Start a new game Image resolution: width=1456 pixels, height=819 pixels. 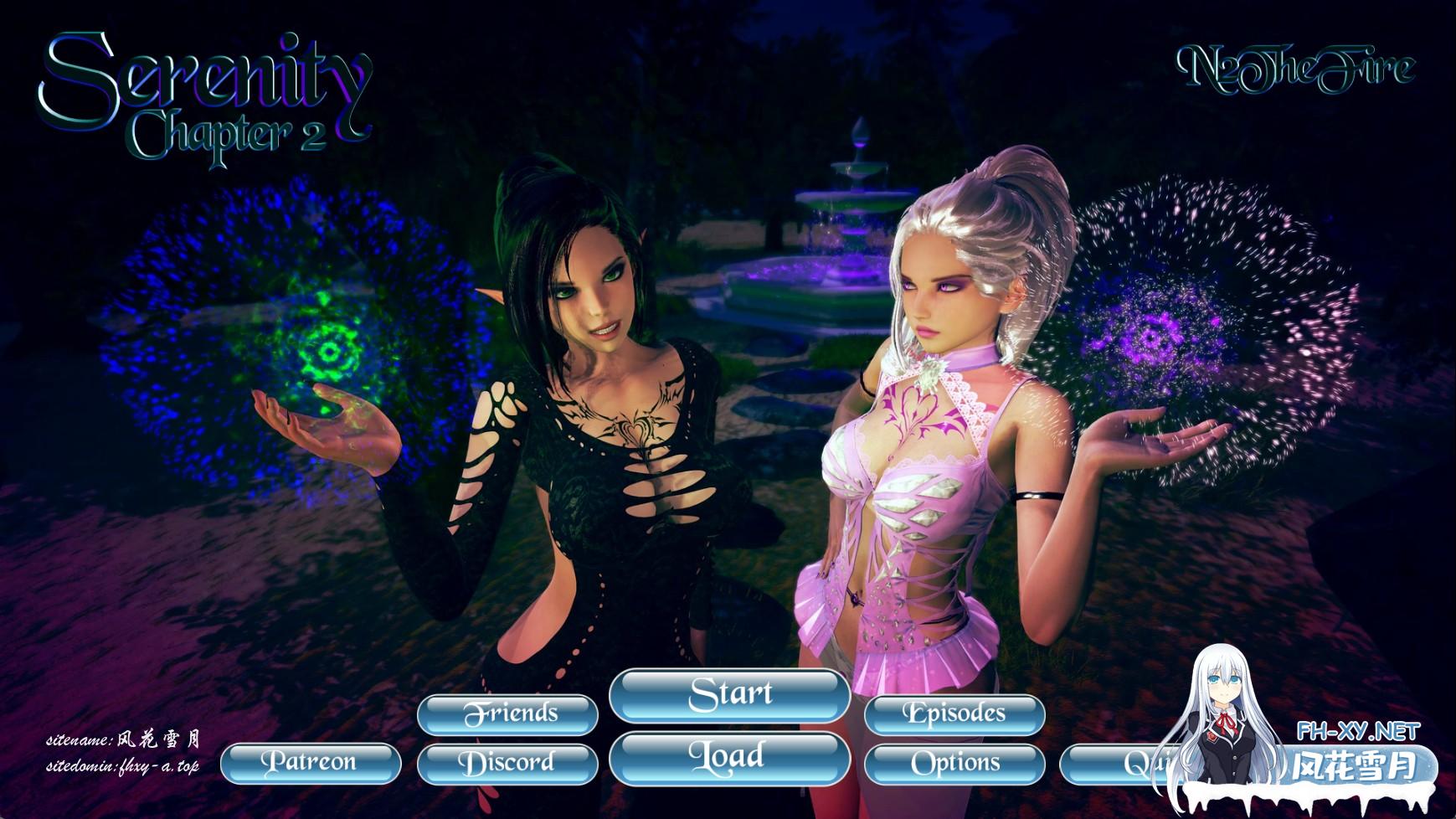point(729,695)
